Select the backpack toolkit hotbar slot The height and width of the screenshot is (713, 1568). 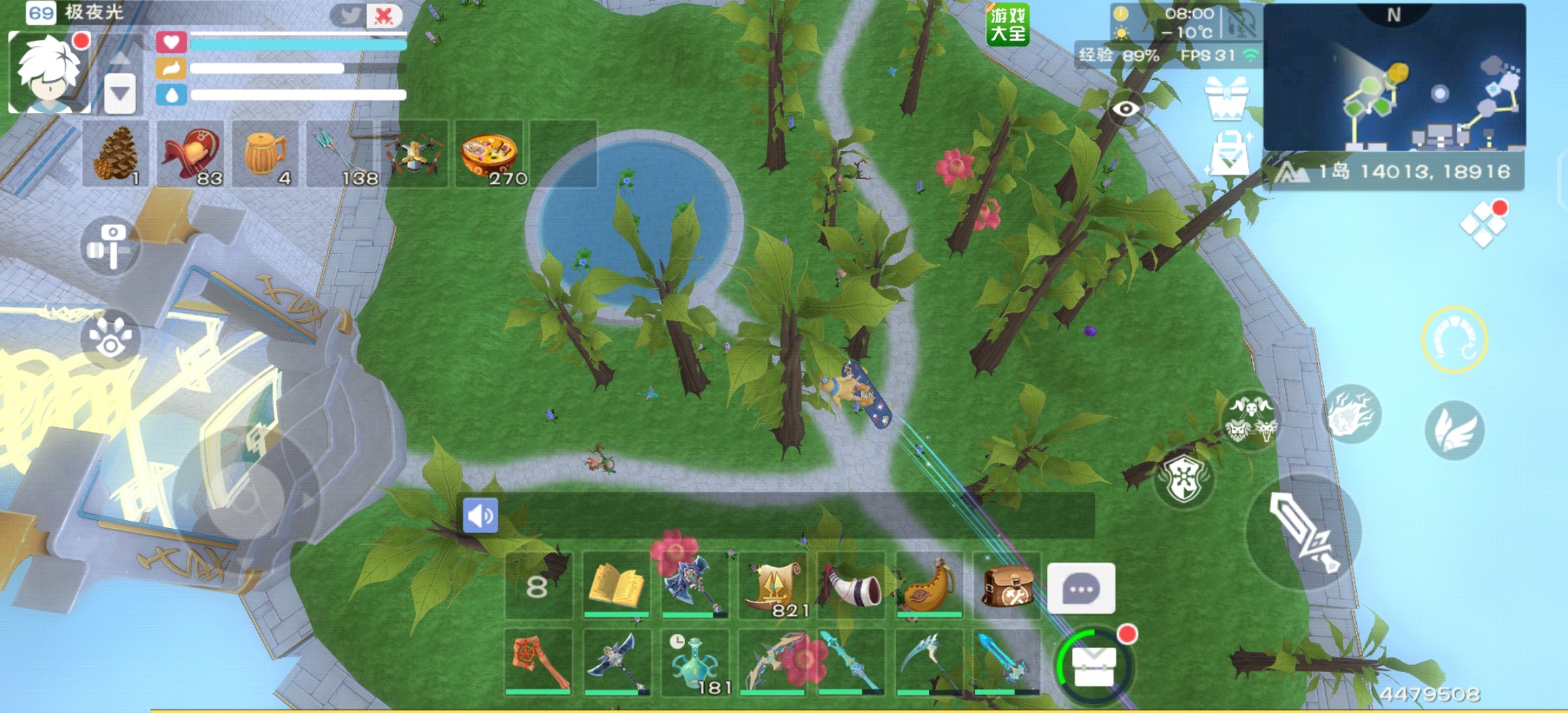coord(1006,586)
